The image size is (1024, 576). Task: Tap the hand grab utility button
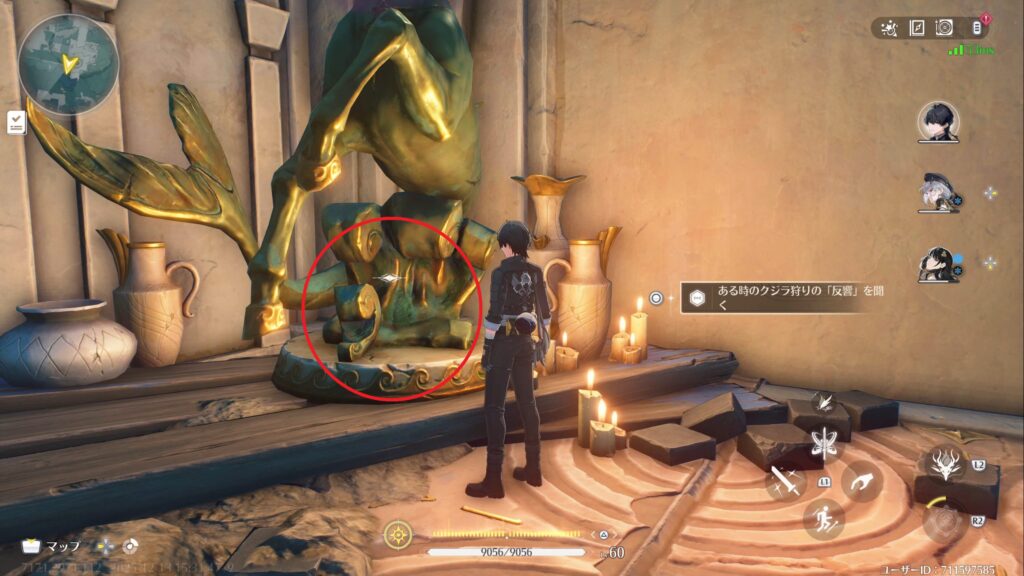(862, 482)
